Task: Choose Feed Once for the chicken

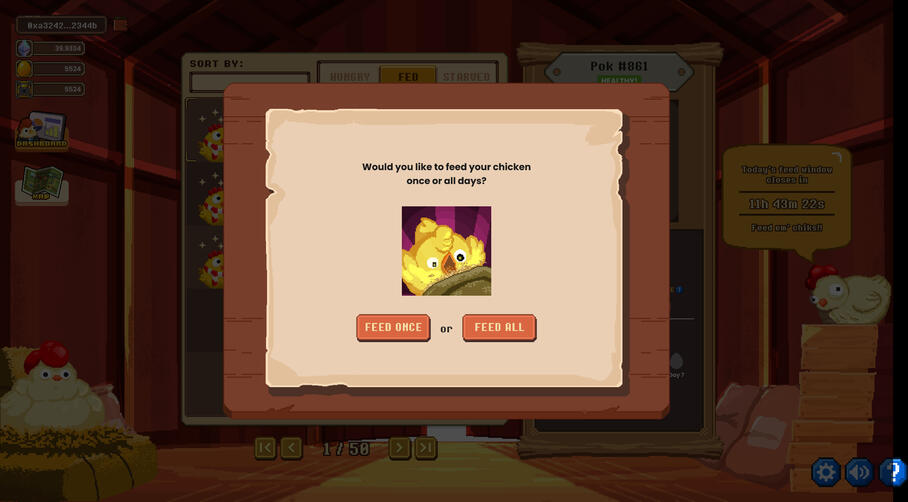Action: click(393, 327)
